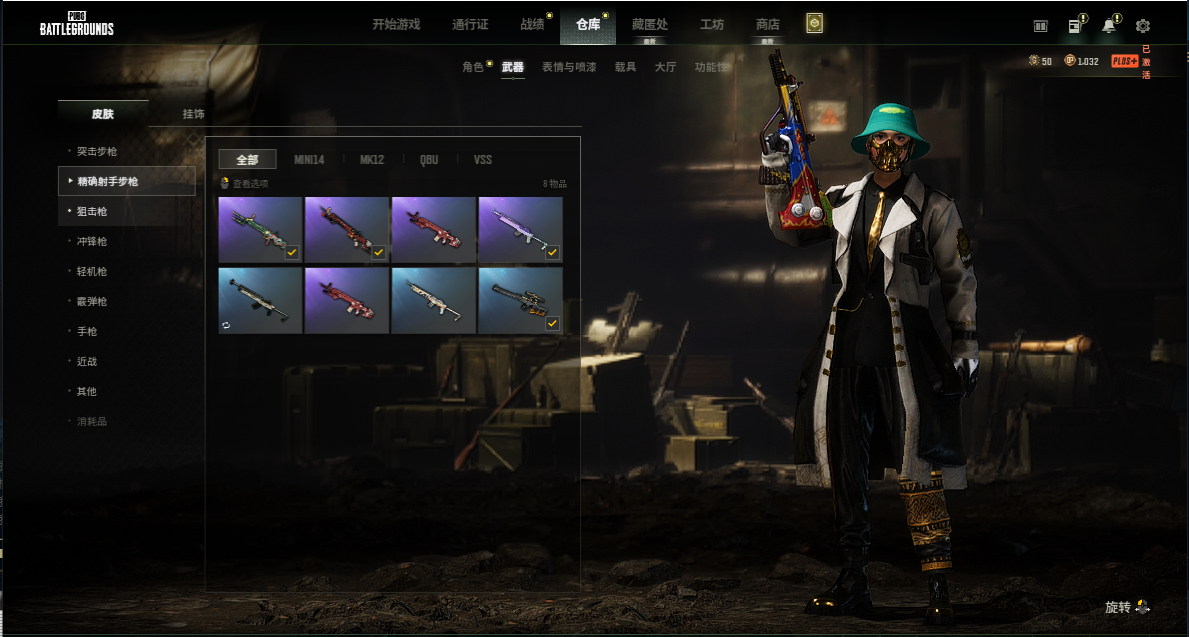1189x637 pixels.
Task: Select the 突击步枪 assault rifle category
Action: pos(97,151)
